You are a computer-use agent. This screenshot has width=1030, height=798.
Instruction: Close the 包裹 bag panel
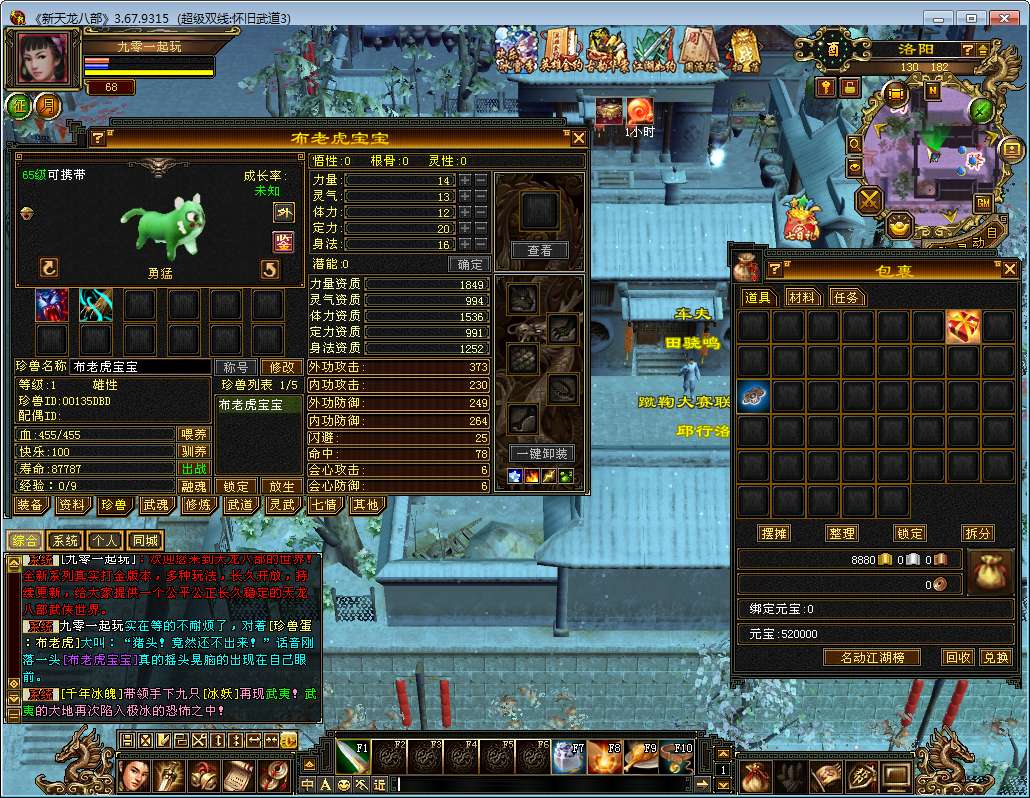pyautogui.click(x=1010, y=269)
